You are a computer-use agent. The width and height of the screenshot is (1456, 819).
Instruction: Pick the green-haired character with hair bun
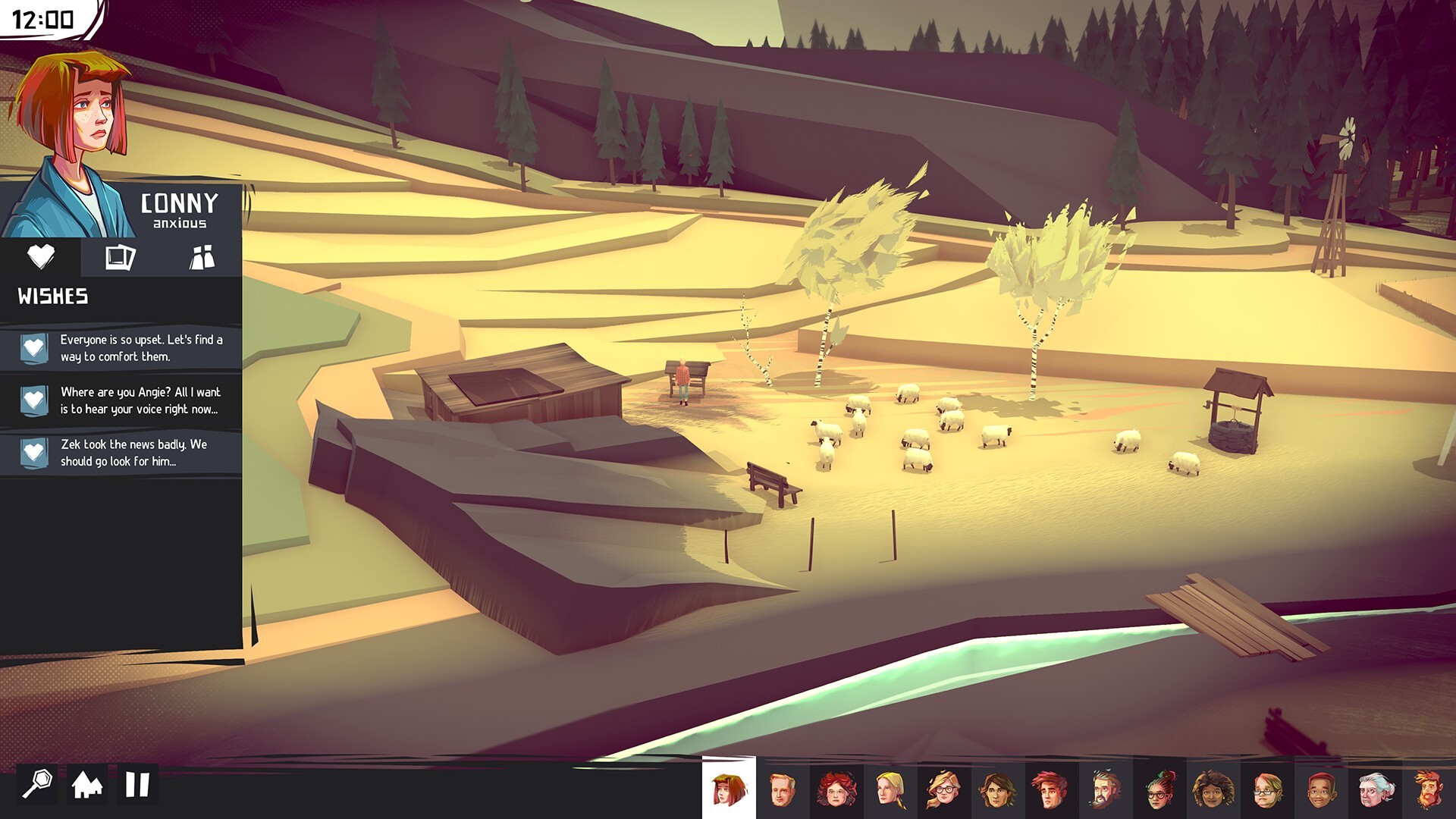(1159, 789)
